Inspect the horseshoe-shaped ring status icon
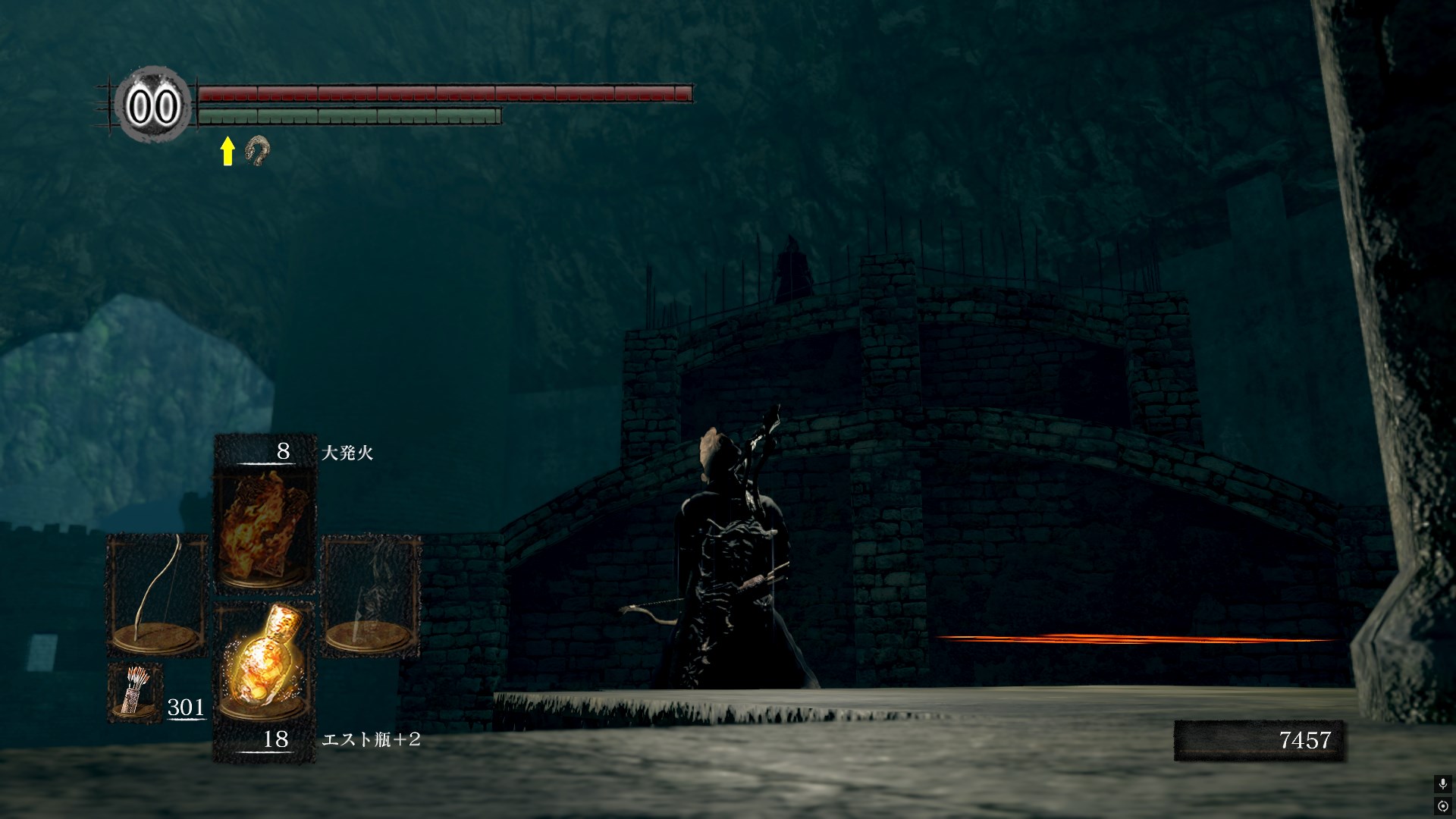This screenshot has height=819, width=1456. click(x=256, y=151)
